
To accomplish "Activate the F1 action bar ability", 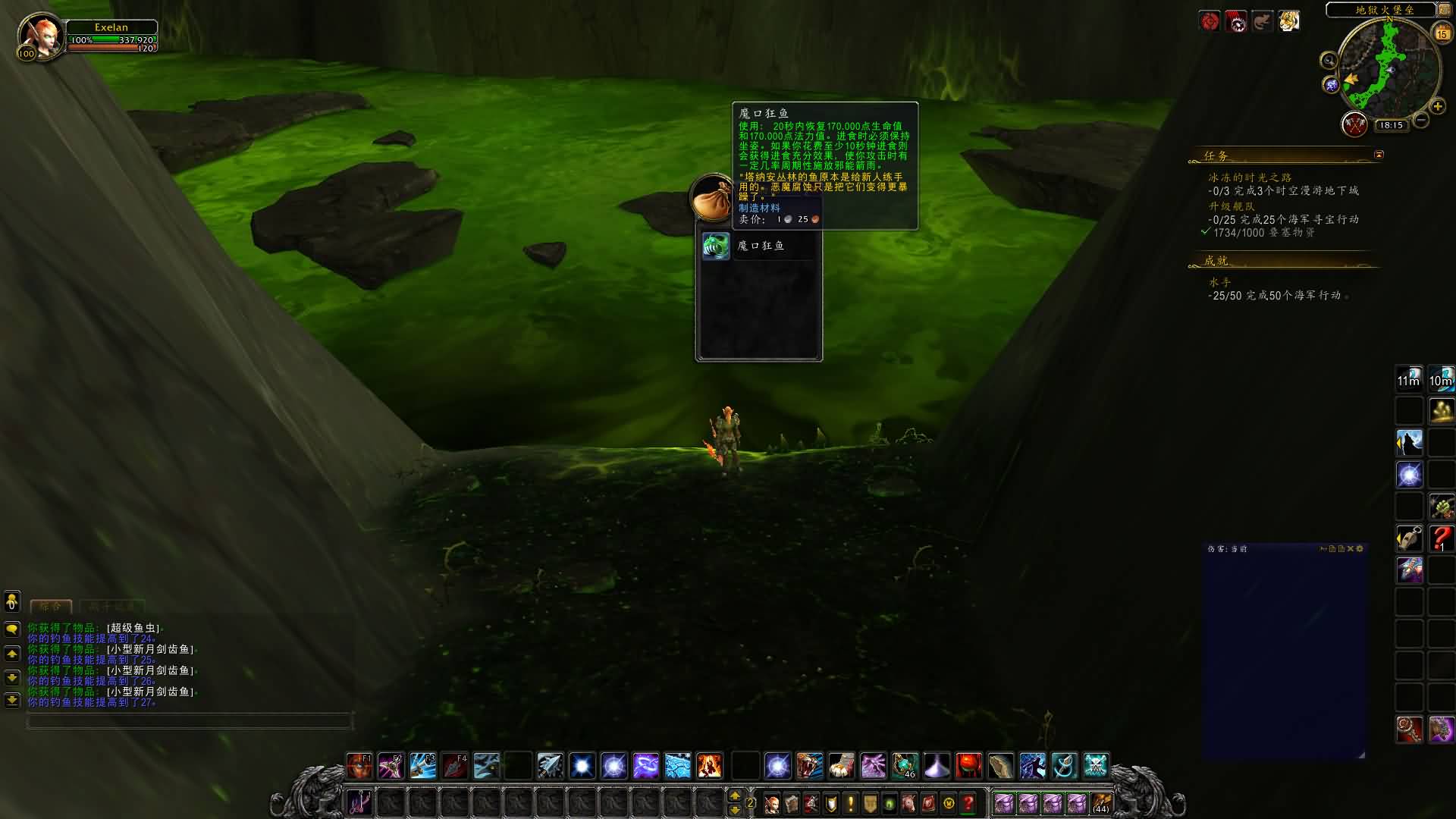I will coord(359,766).
